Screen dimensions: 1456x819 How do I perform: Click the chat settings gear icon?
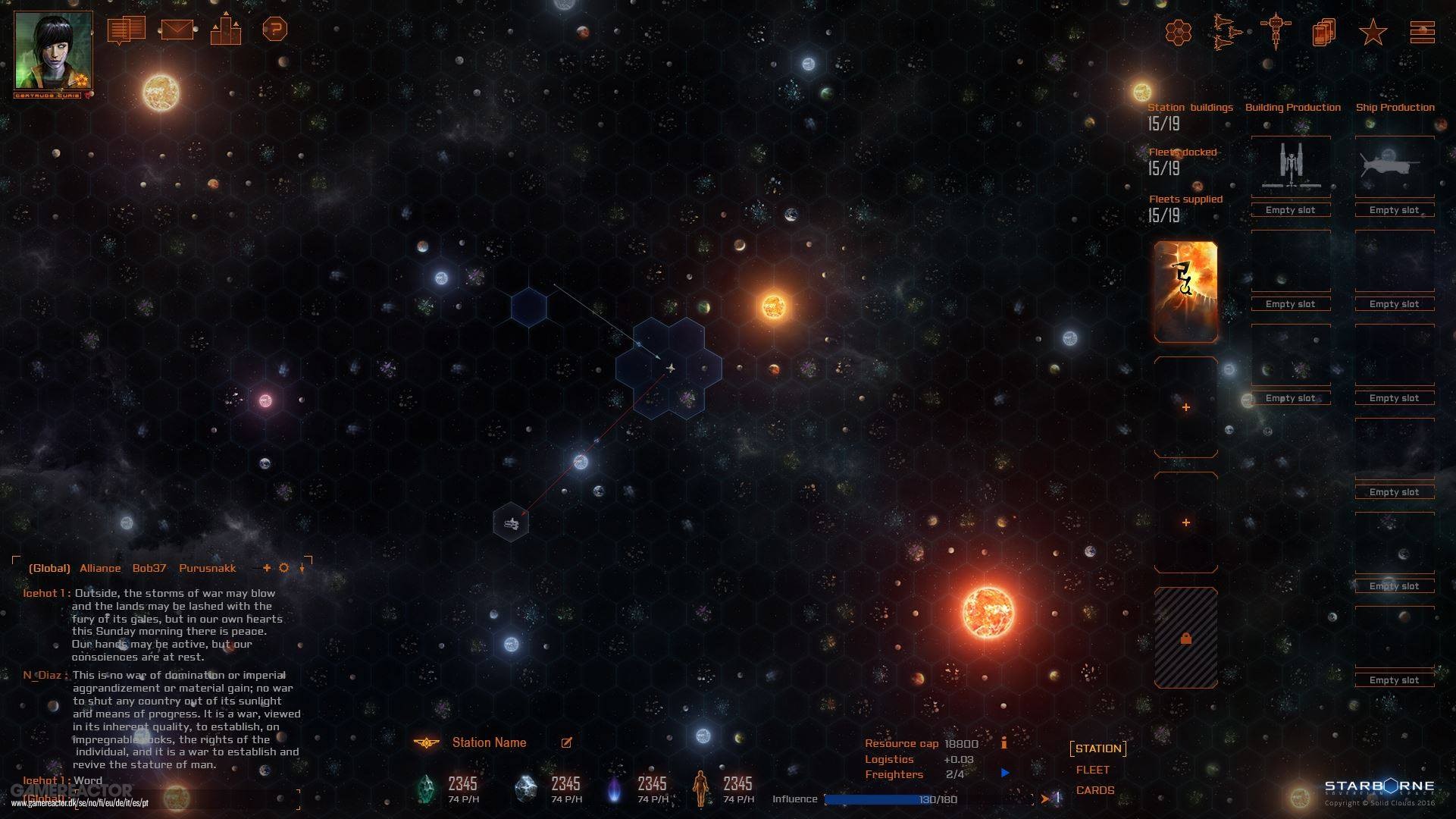click(x=283, y=567)
